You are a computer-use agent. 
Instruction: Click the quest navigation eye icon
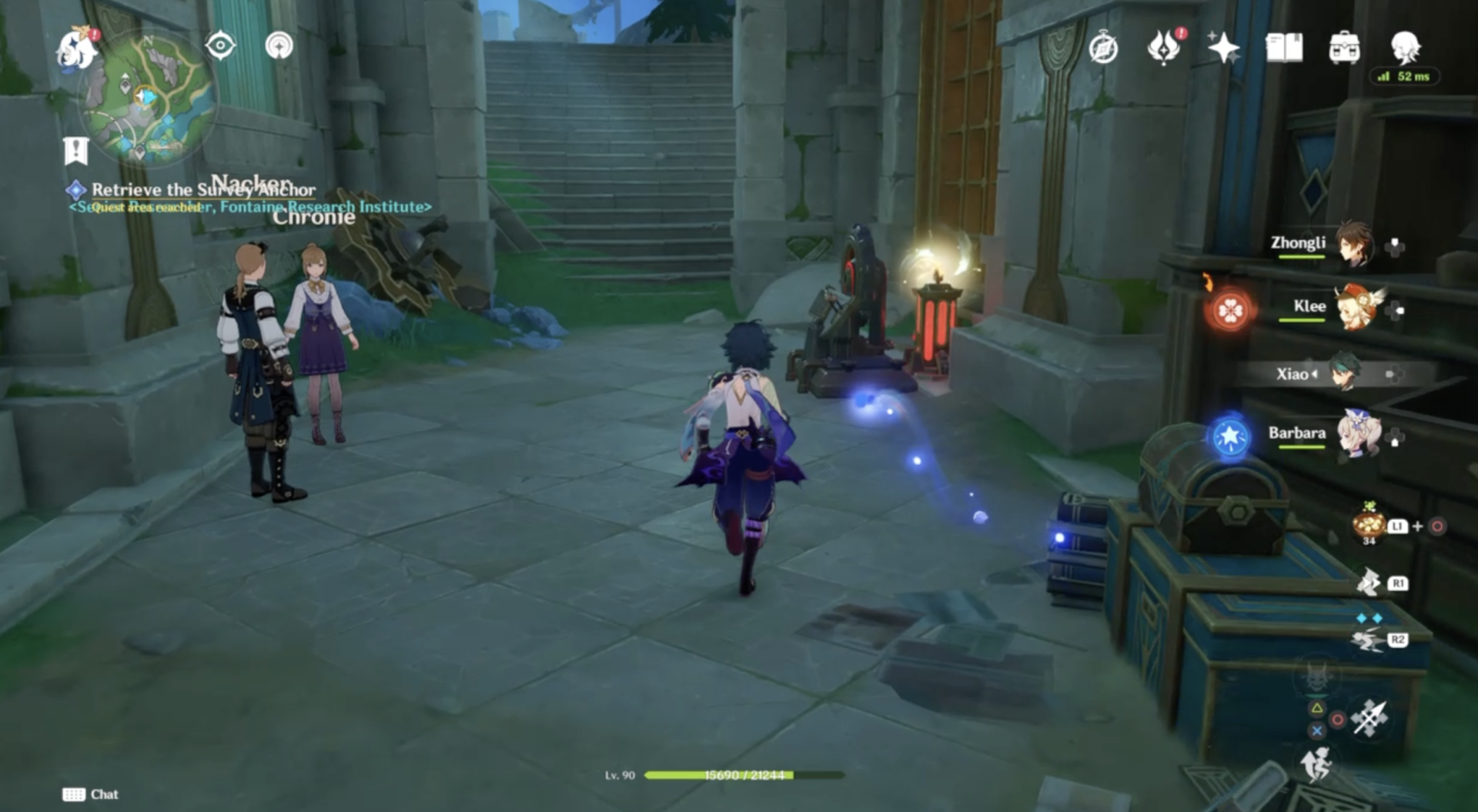point(220,46)
